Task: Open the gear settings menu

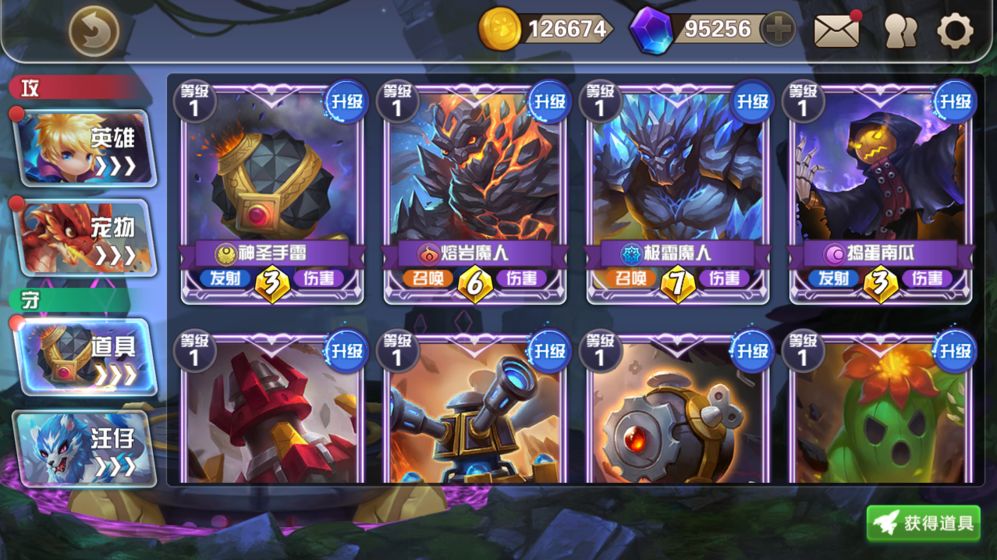Action: pos(955,31)
